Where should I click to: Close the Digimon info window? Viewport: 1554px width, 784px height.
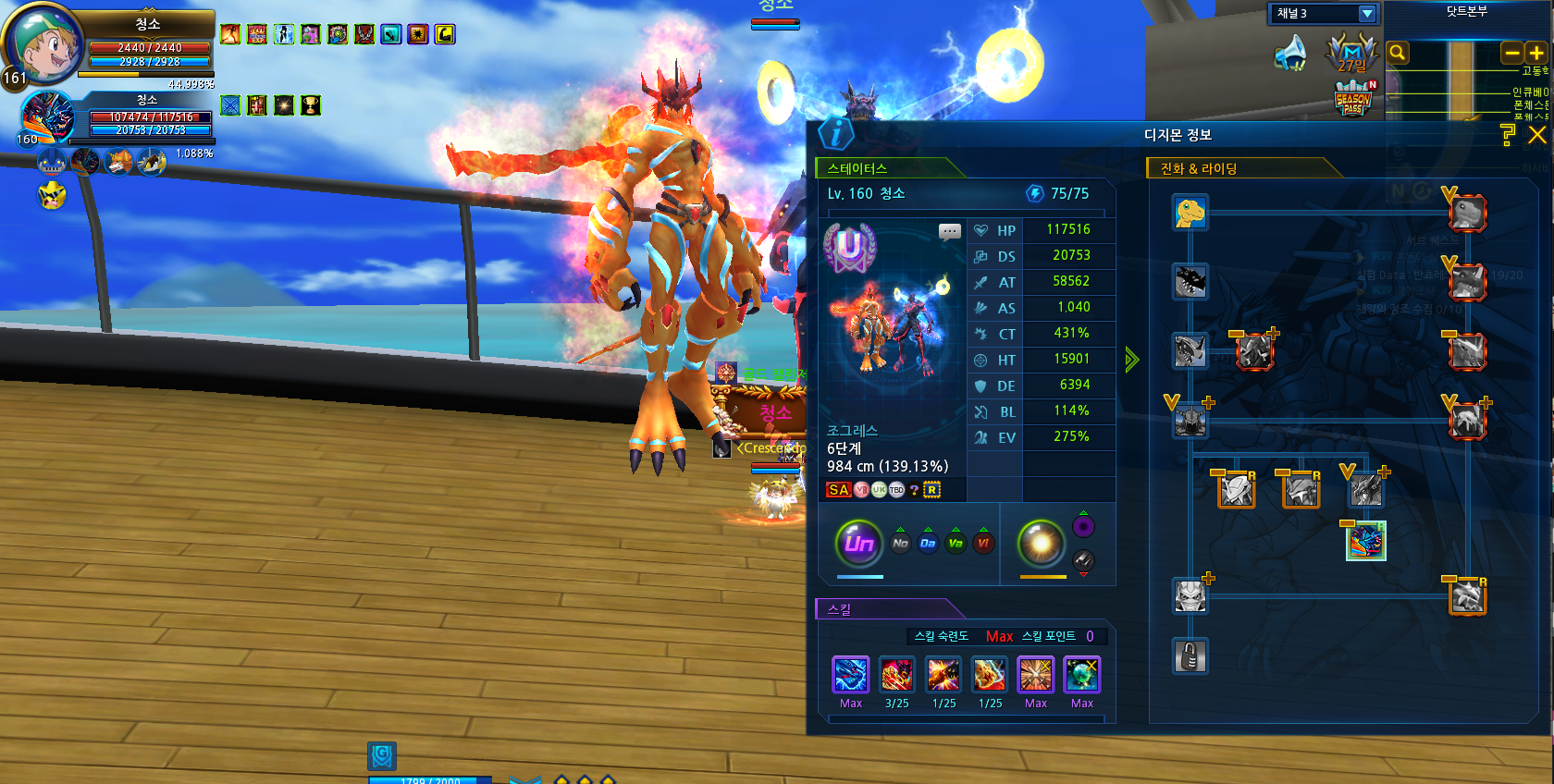pos(1536,135)
